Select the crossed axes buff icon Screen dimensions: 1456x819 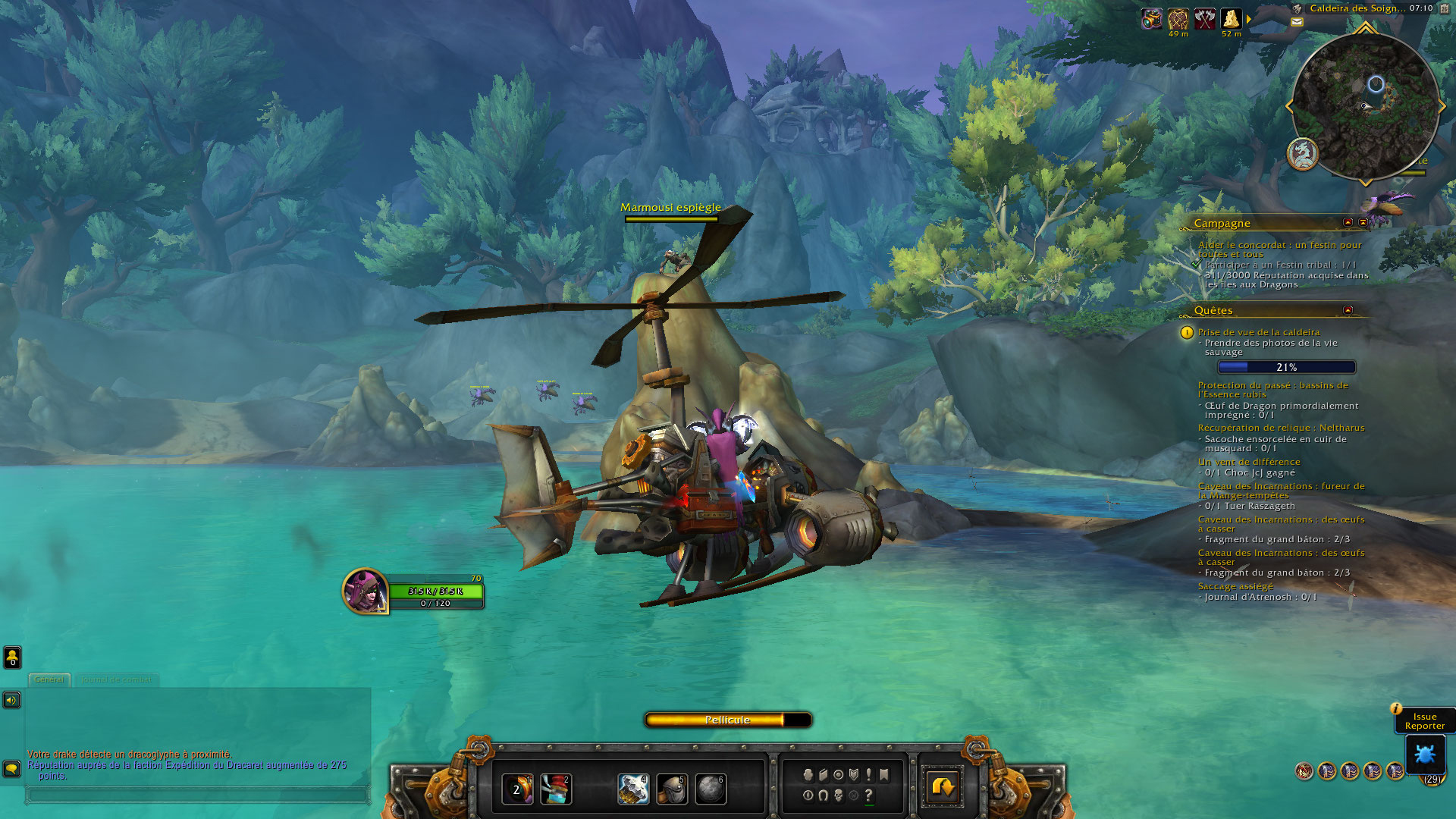pyautogui.click(x=1204, y=18)
